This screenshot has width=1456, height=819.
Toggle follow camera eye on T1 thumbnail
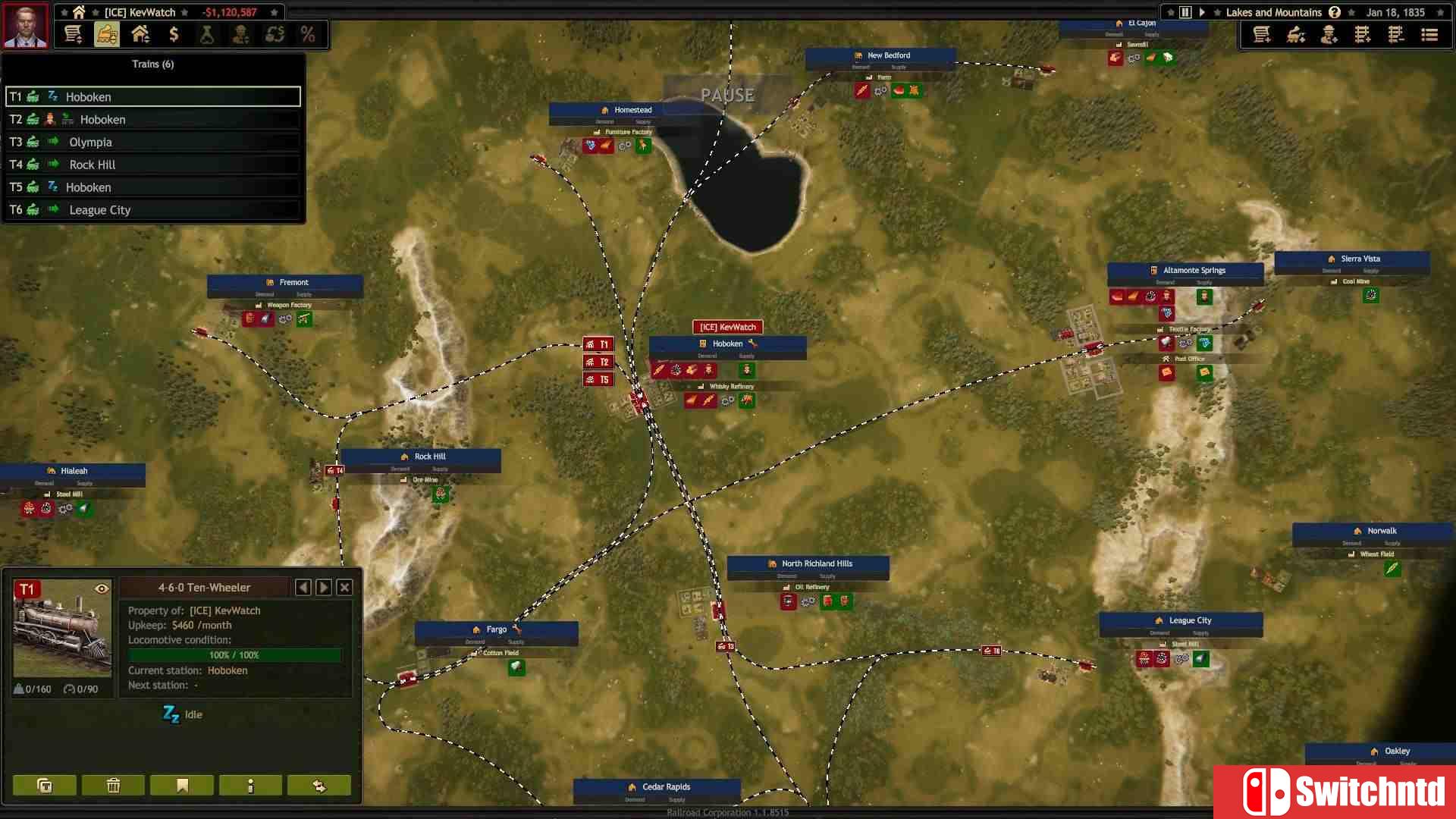(102, 588)
